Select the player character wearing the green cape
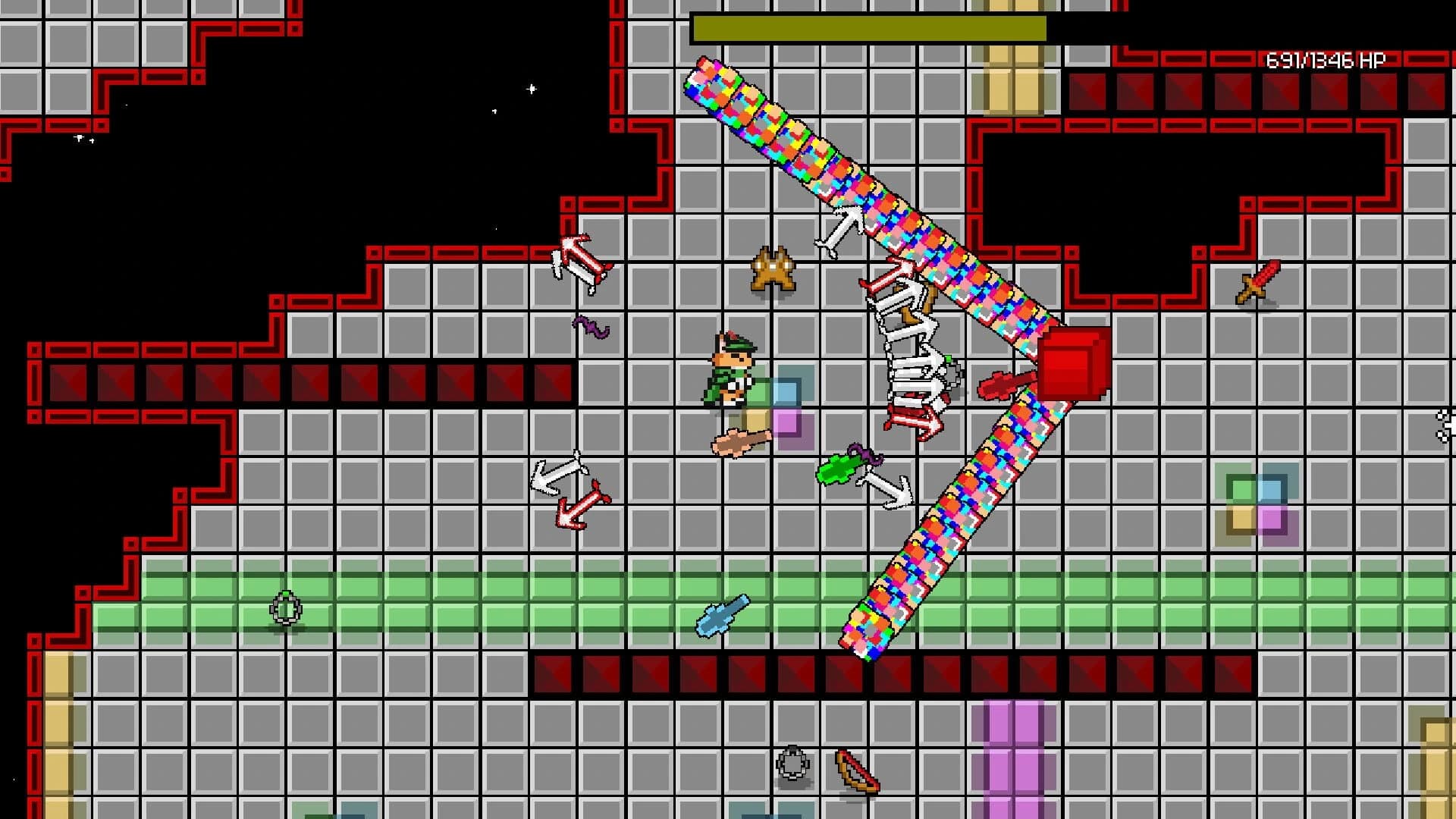The image size is (1456, 819). click(x=732, y=372)
